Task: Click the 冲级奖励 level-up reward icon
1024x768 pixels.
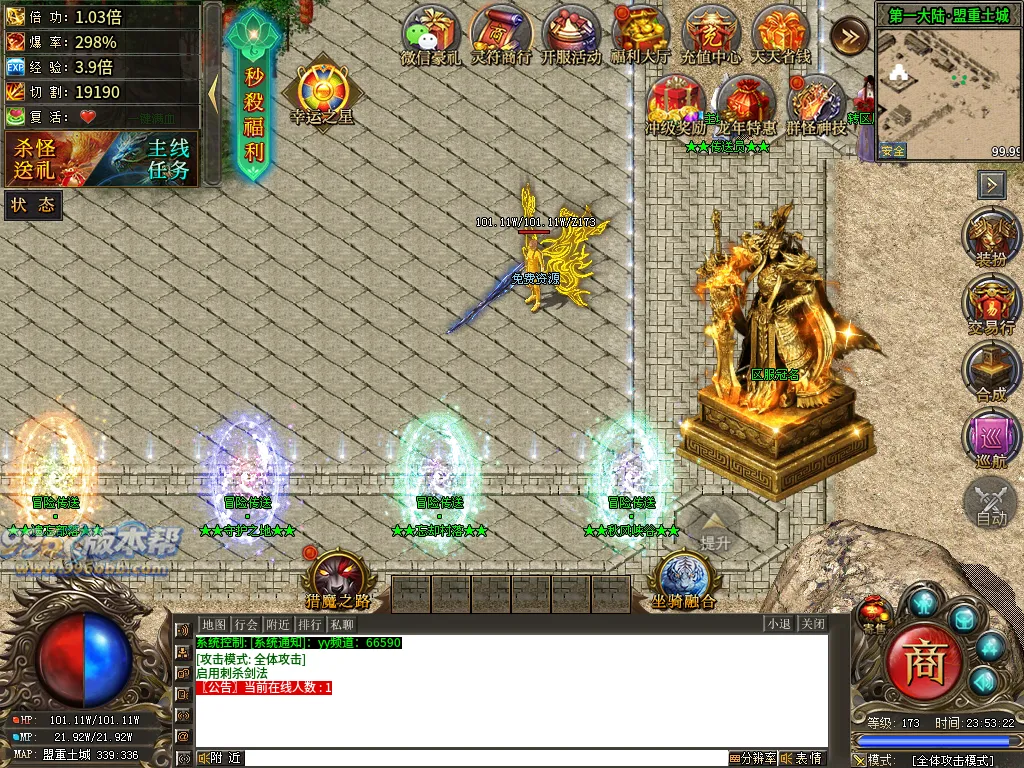Action: point(676,105)
